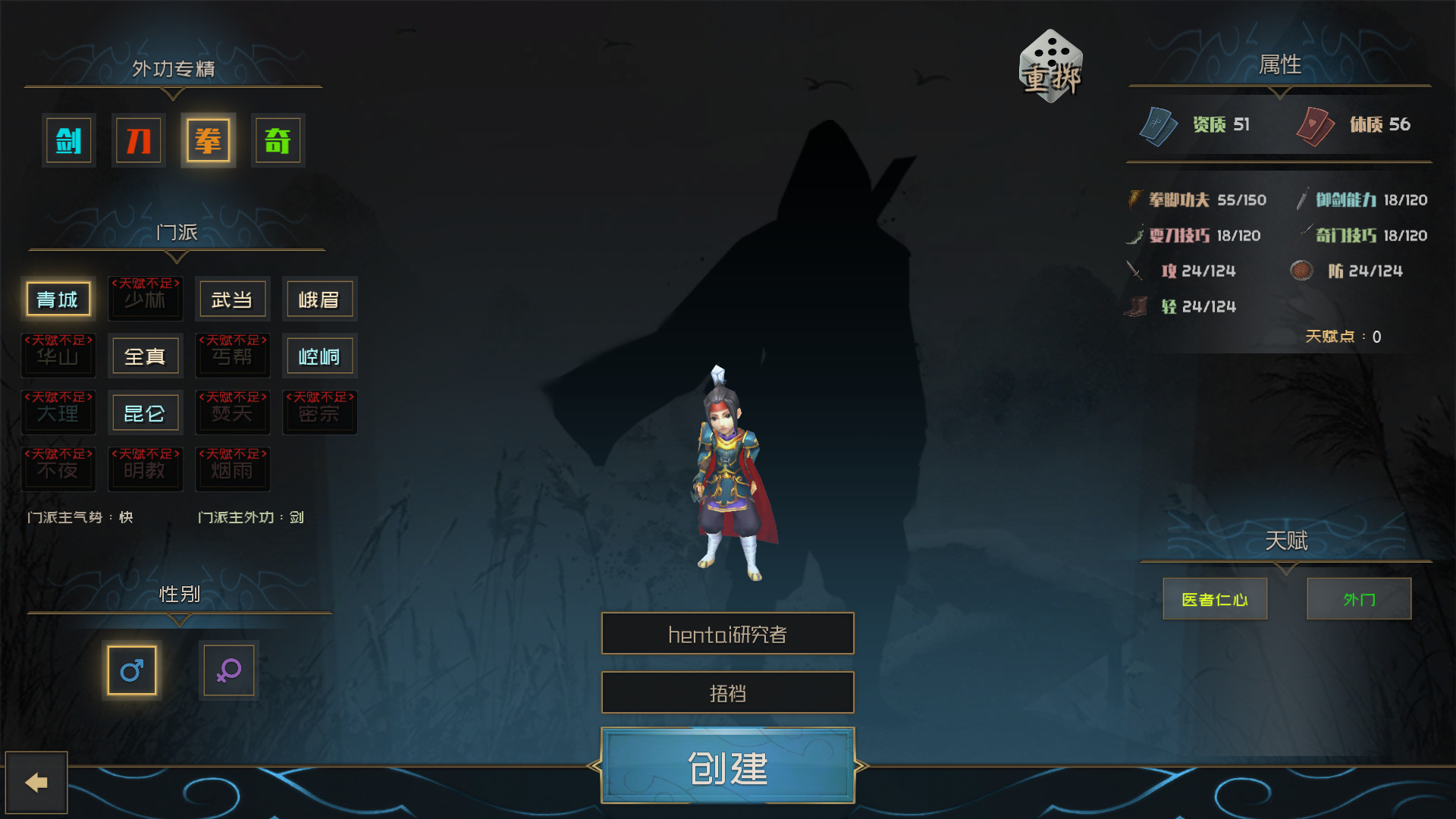Reroll attributes with the 重掷 dice
The image size is (1456, 819).
pyautogui.click(x=1051, y=68)
